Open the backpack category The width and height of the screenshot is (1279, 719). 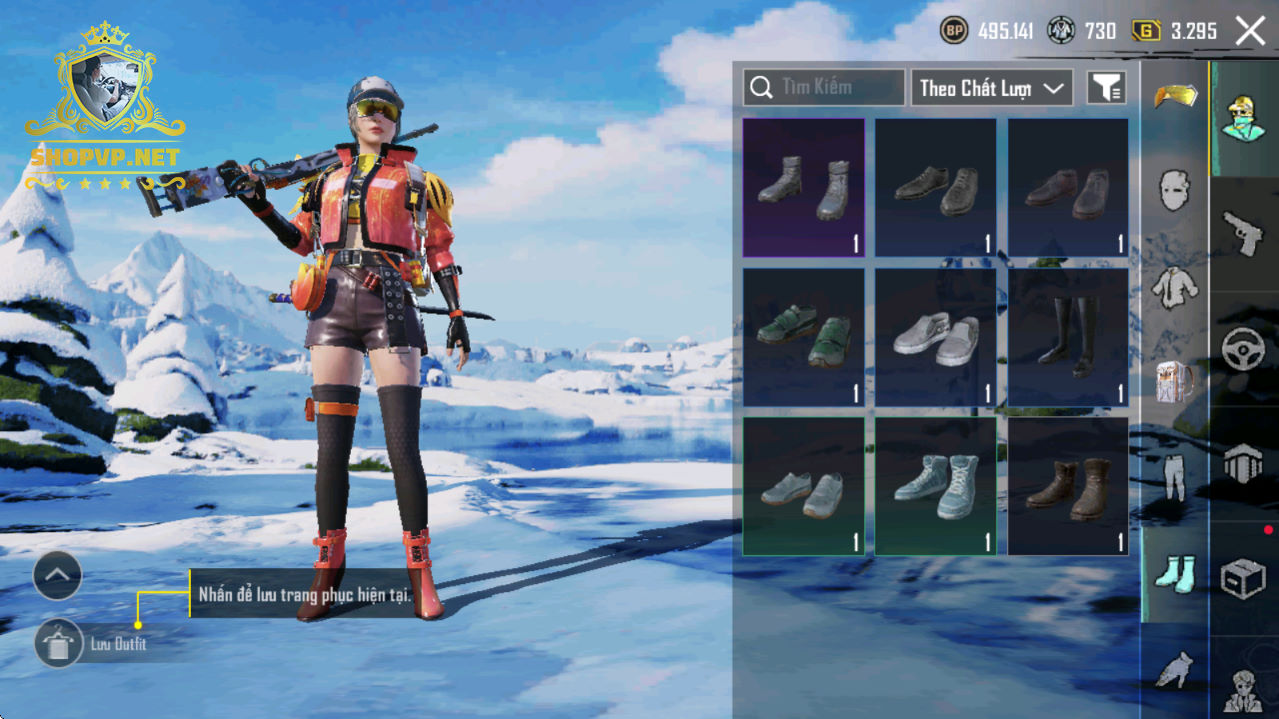coord(1174,382)
